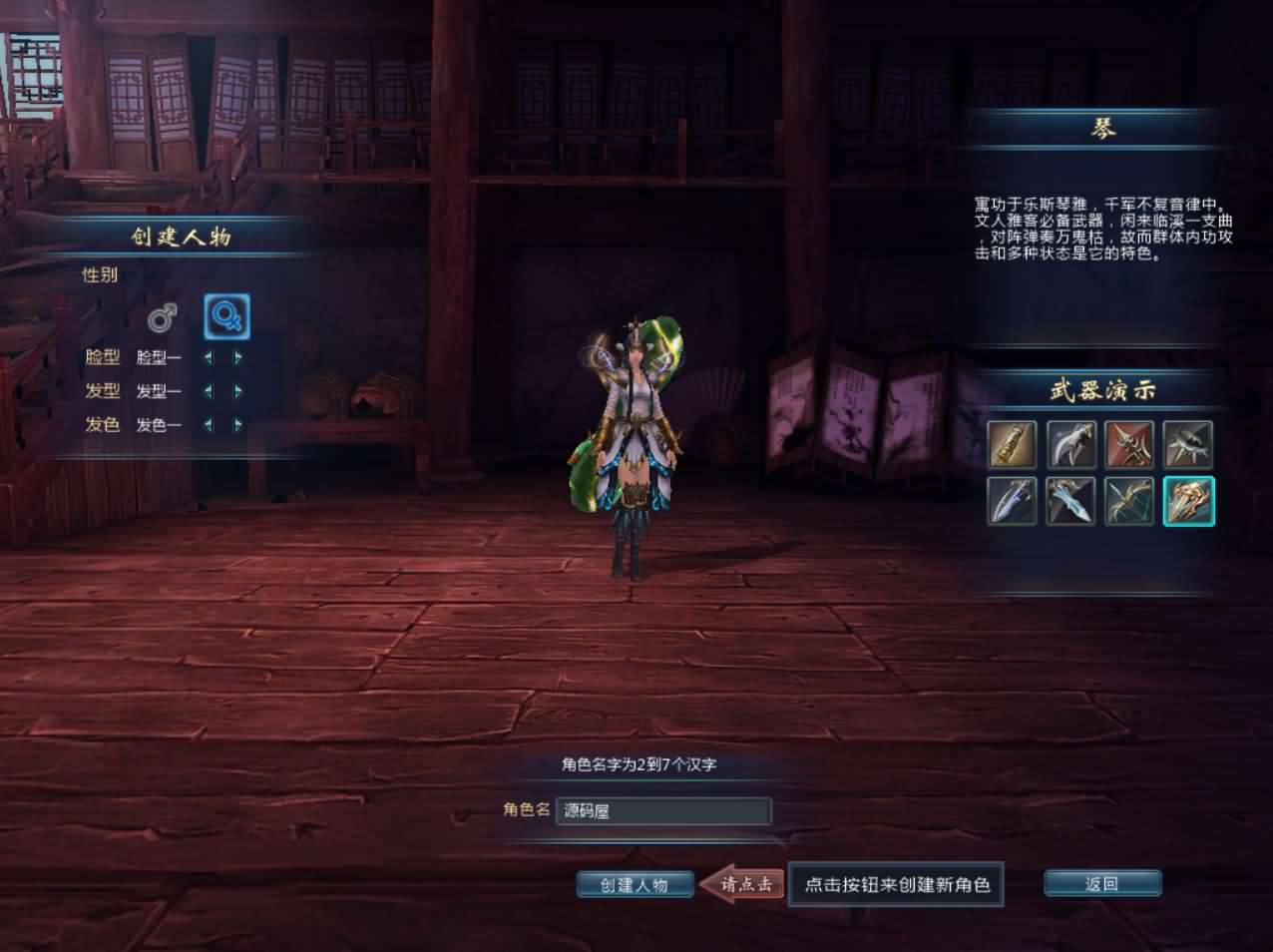Image resolution: width=1273 pixels, height=952 pixels.
Task: Pick the previous 发色 hair color
Action: tap(209, 424)
